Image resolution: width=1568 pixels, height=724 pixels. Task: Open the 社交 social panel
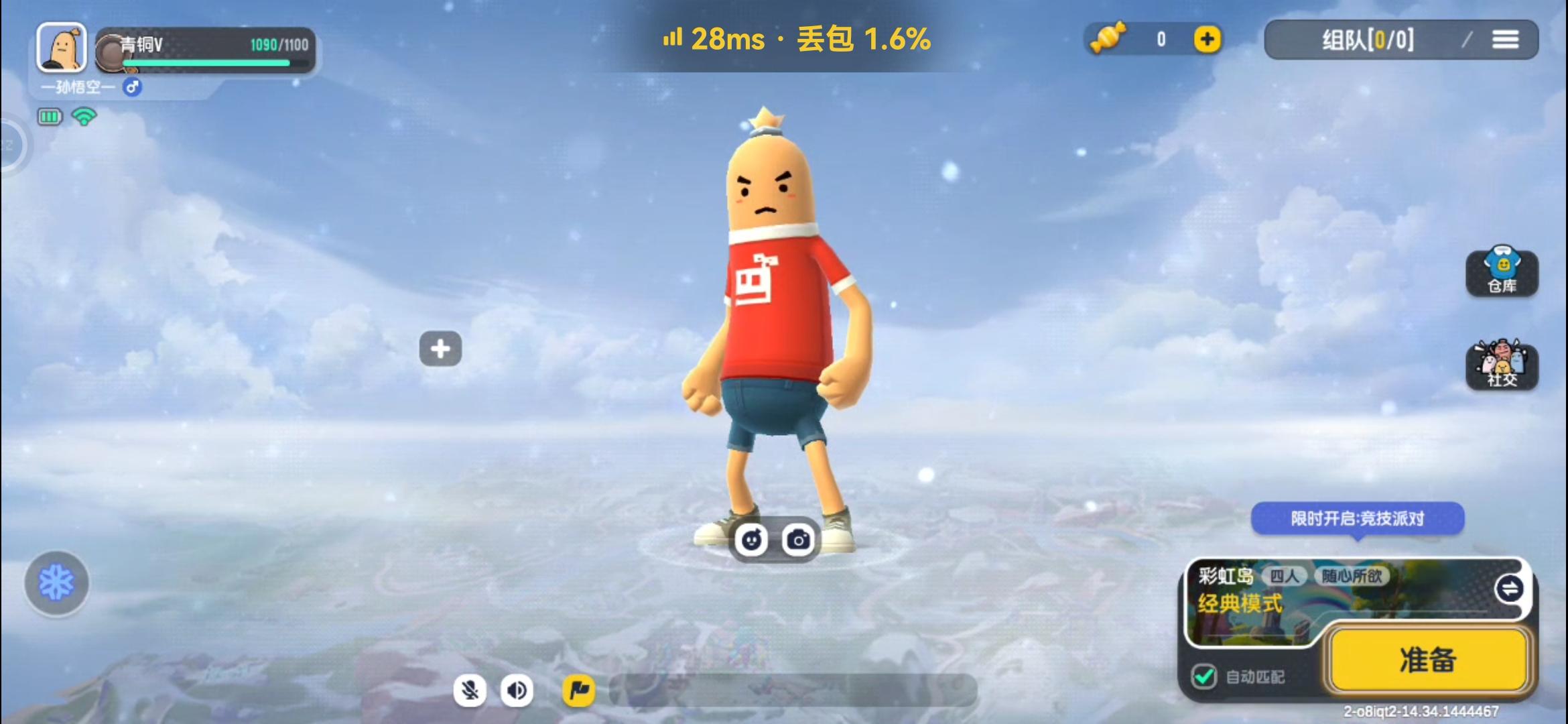(1503, 366)
